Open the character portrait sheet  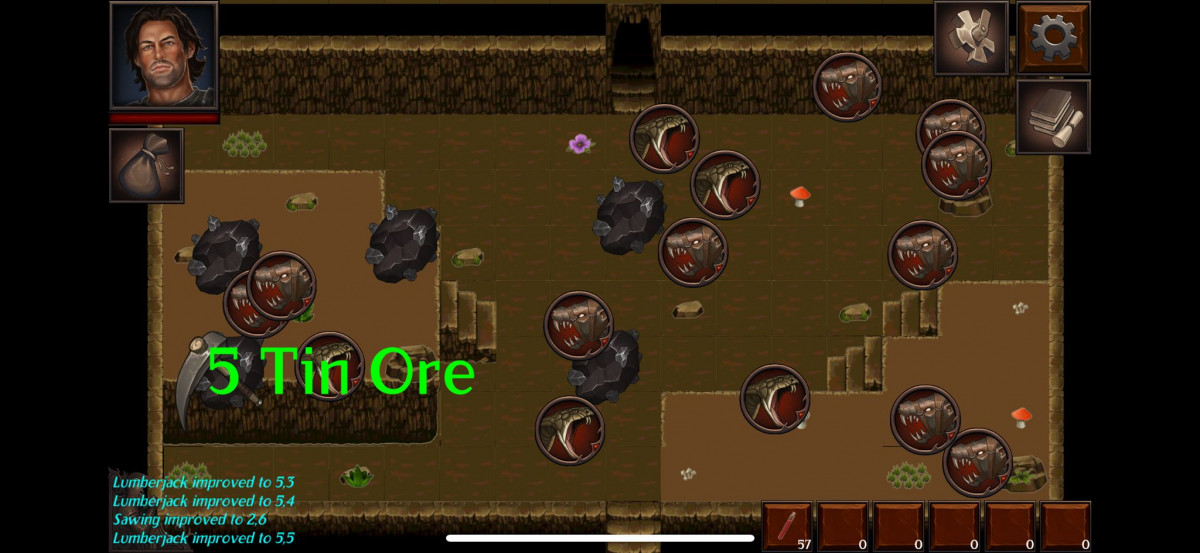point(164,55)
